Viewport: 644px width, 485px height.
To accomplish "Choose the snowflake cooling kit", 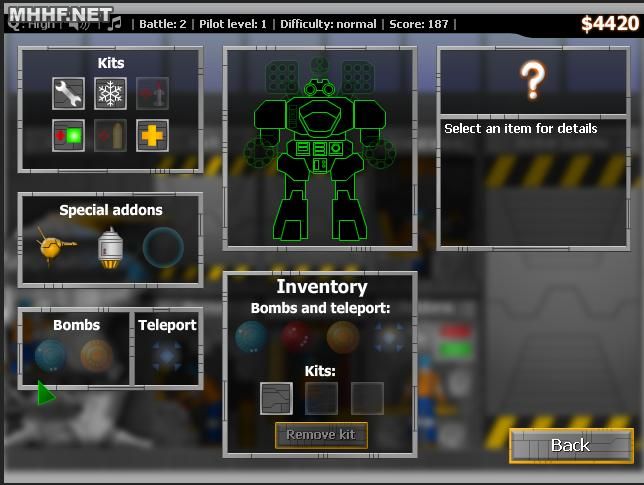I will tap(110, 94).
